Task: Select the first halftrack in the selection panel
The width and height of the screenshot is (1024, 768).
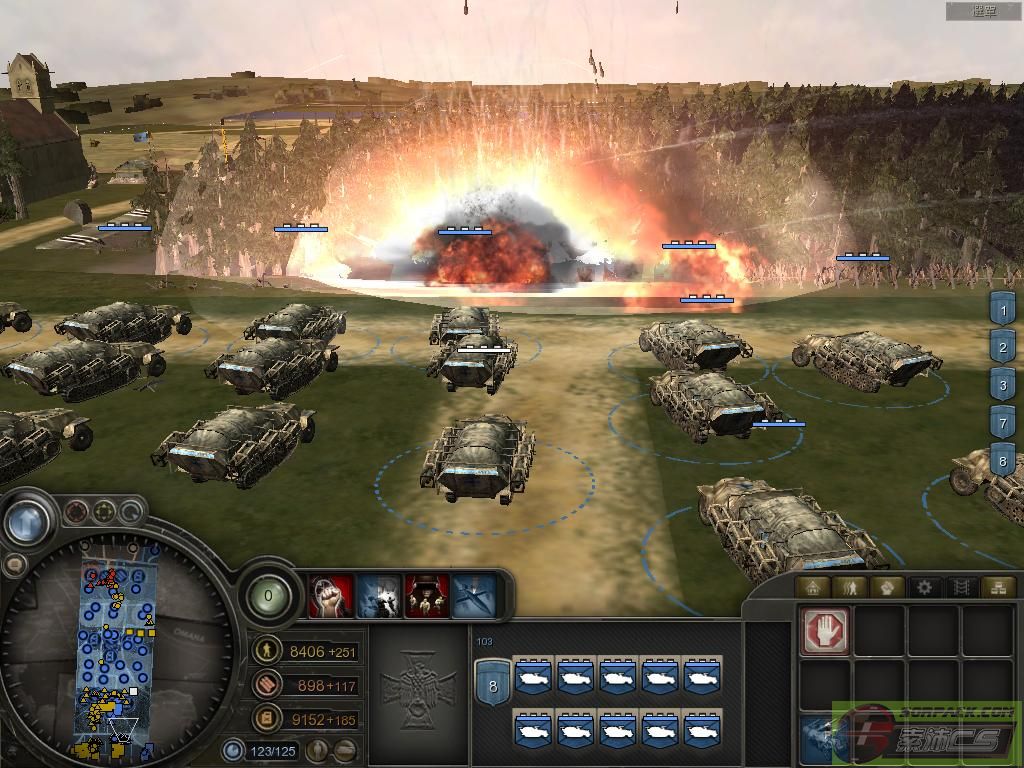Action: [x=533, y=677]
